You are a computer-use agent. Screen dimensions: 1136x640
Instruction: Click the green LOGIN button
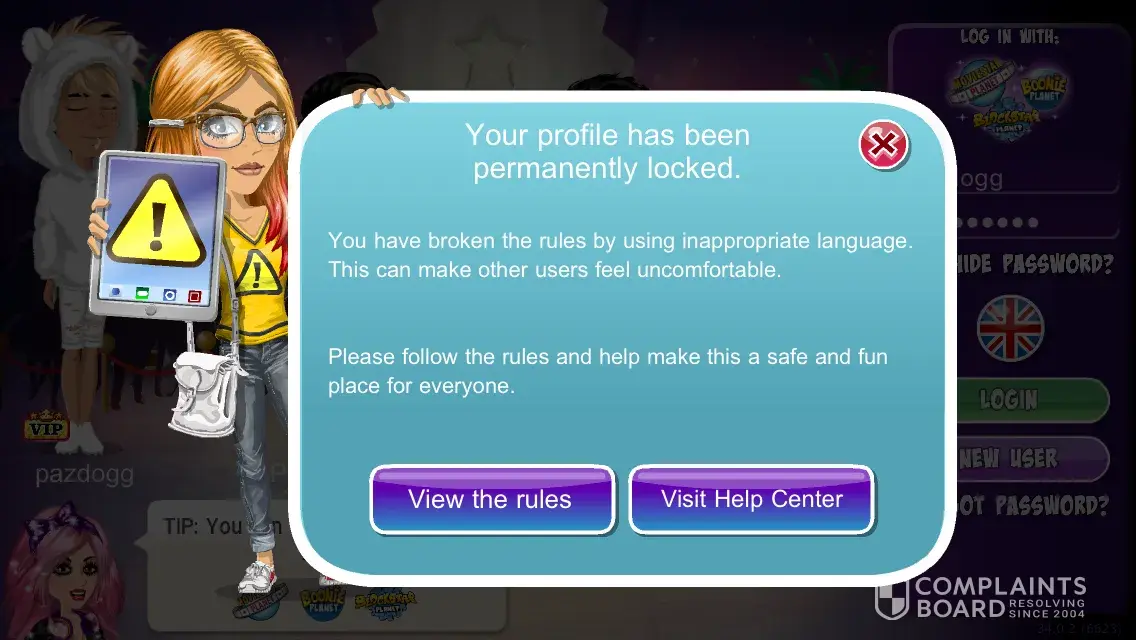pos(1030,400)
